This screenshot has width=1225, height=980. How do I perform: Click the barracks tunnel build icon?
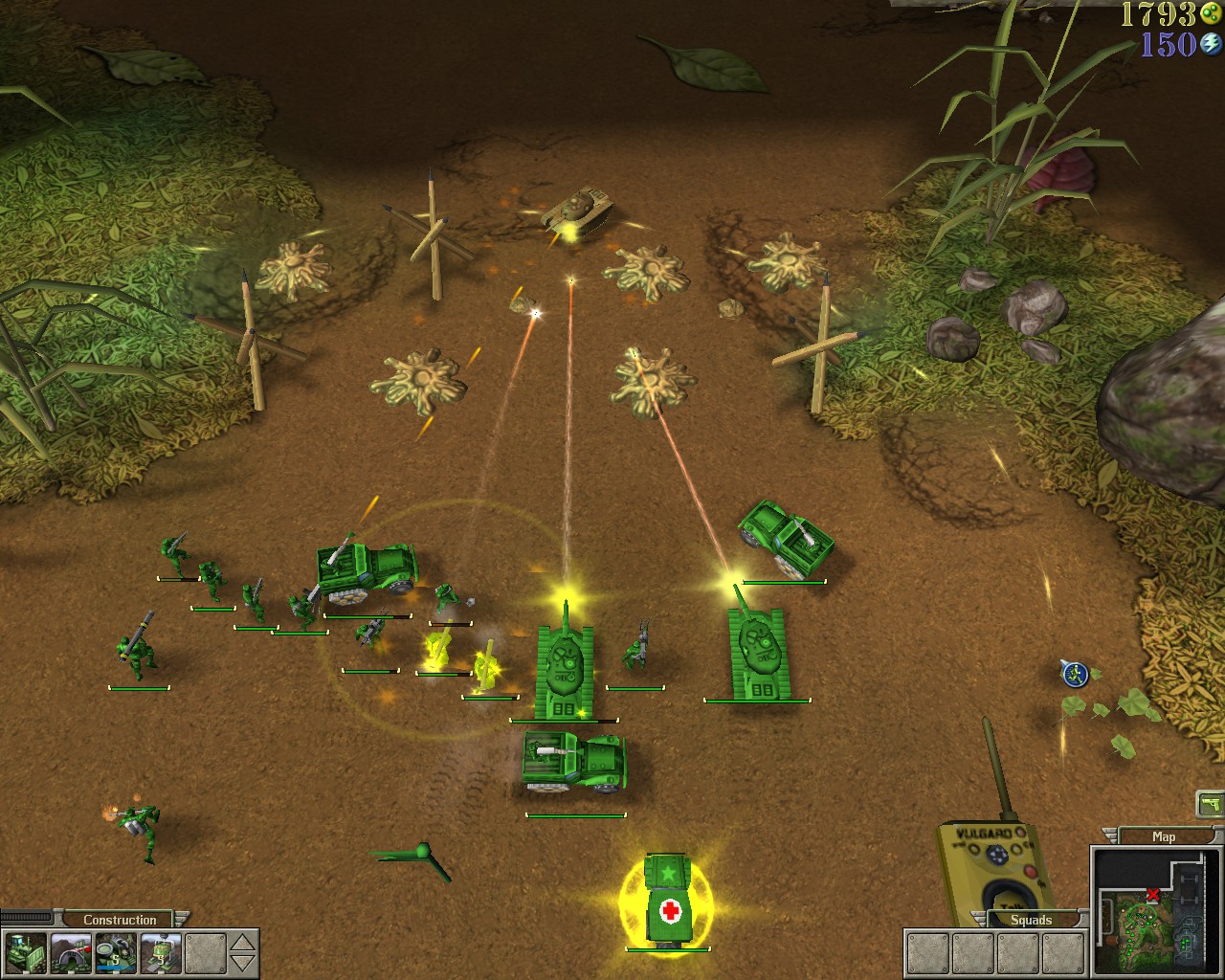coord(70,952)
